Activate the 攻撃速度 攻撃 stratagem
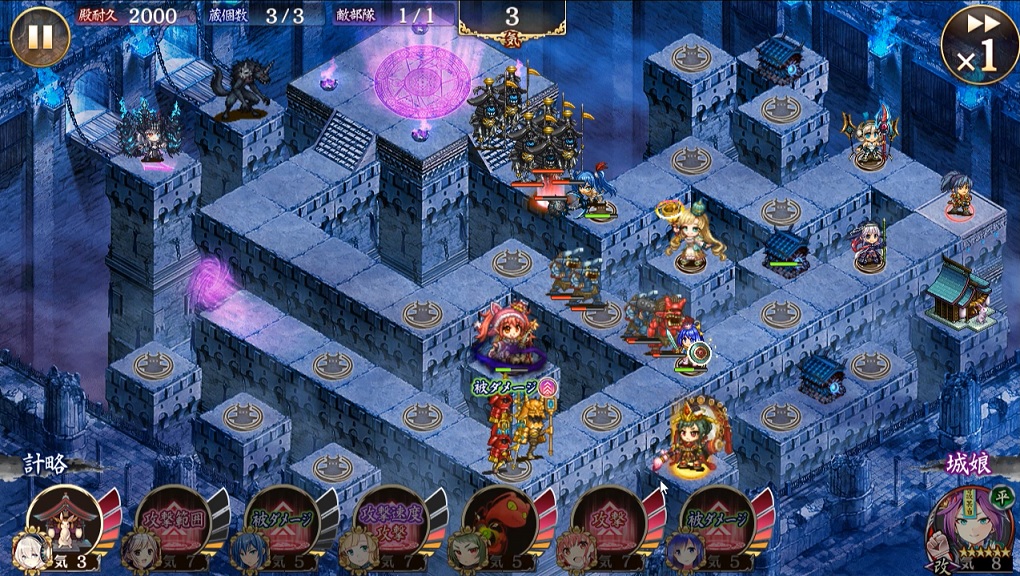1020x576 pixels. point(390,523)
